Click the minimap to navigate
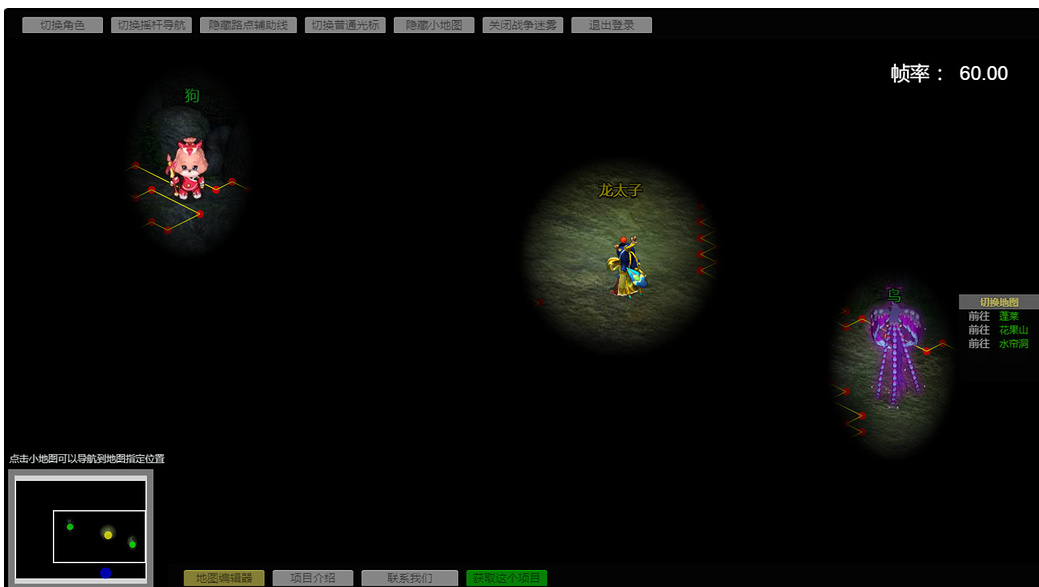Viewport: 1039px width, 587px height. point(80,527)
